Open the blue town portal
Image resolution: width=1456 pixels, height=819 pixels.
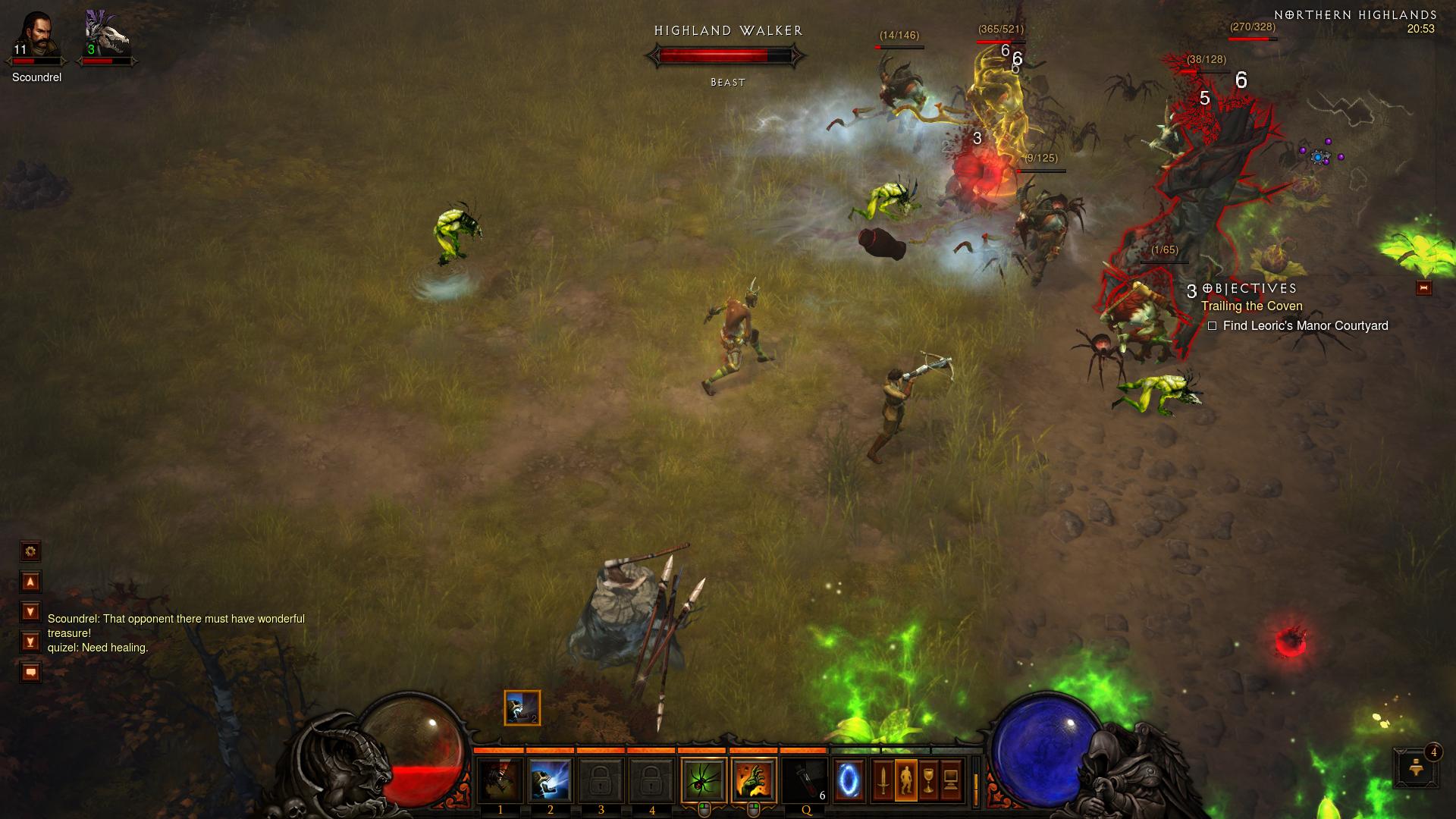coord(849,780)
